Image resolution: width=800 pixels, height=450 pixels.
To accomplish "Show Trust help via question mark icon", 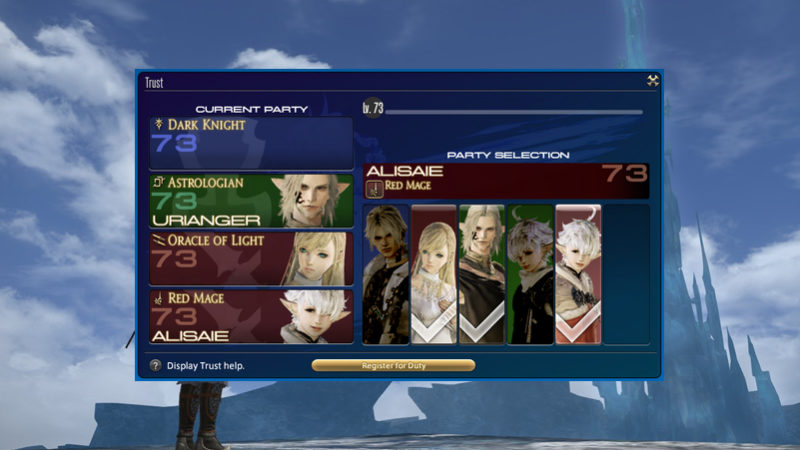I will click(156, 366).
